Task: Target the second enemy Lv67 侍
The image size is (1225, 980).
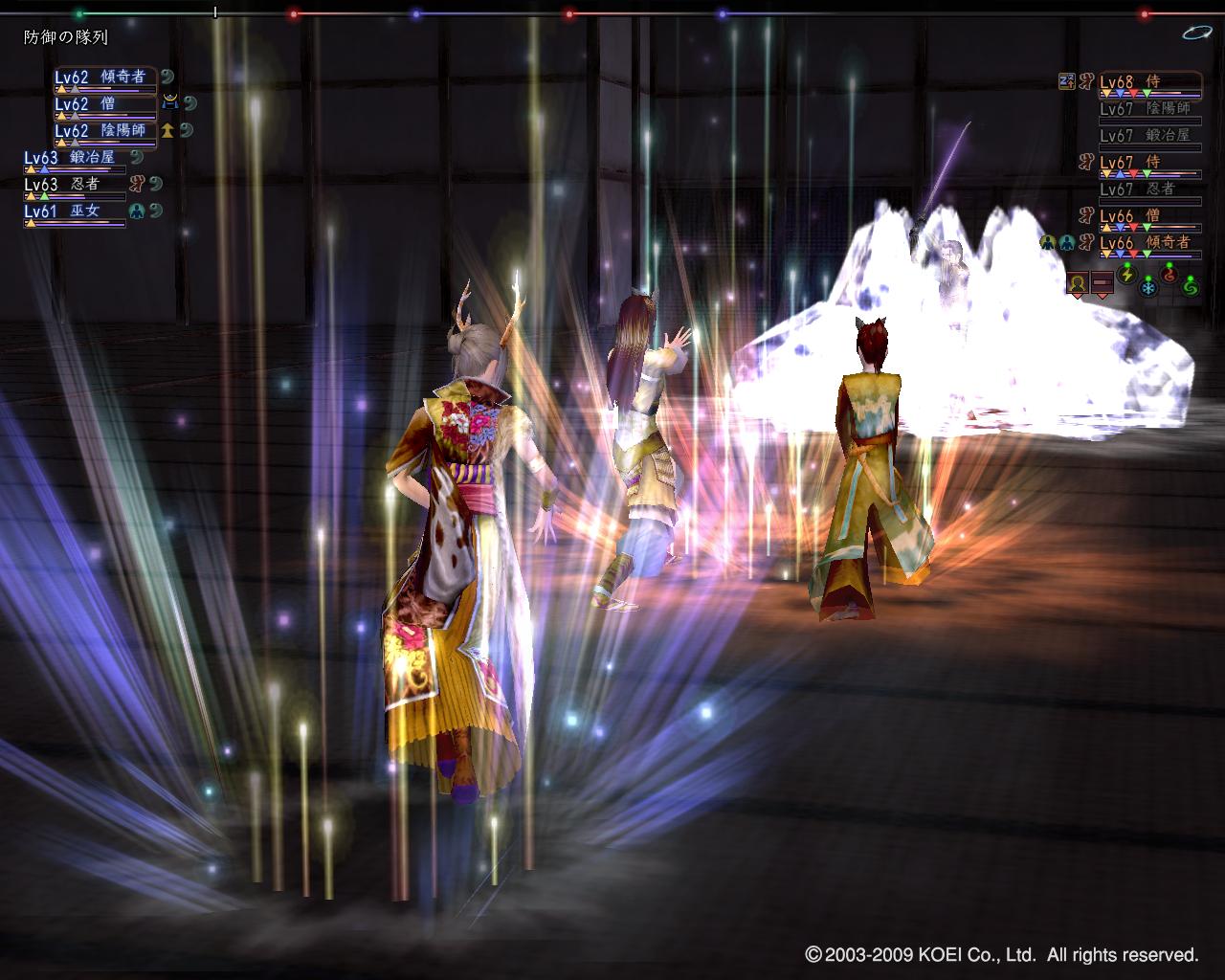Action: pos(1148,164)
